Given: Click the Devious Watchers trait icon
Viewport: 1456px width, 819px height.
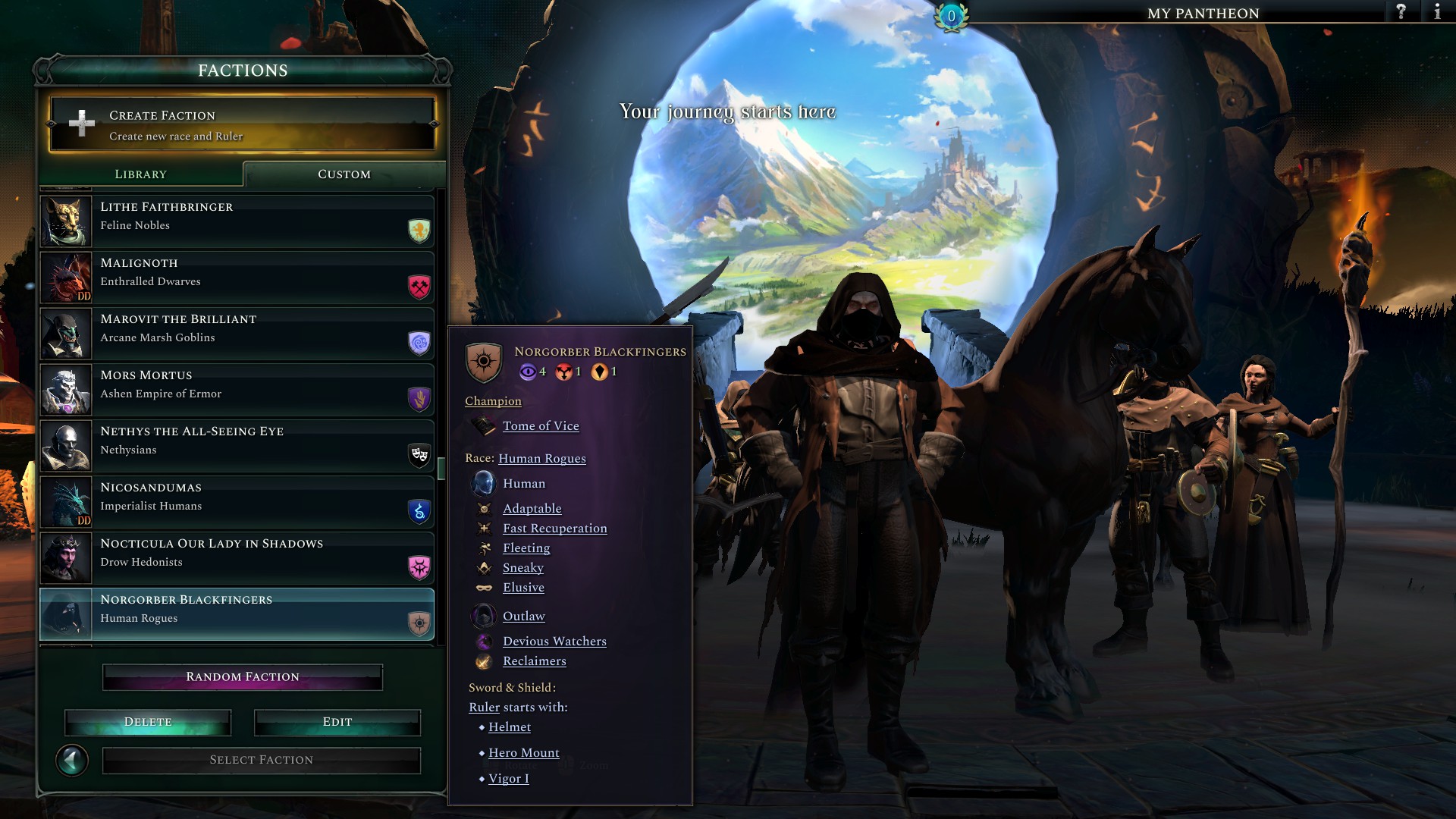Looking at the screenshot, I should (483, 641).
